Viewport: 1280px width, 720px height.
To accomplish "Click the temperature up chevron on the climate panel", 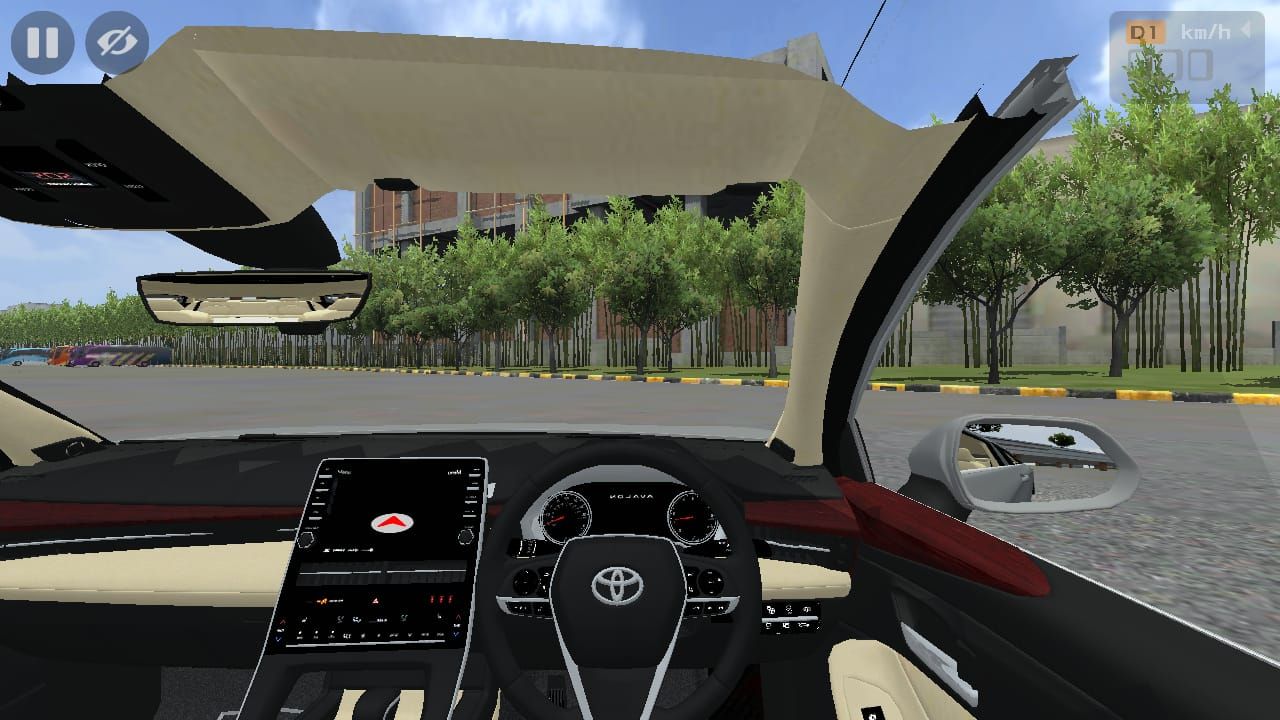I will point(458,616).
